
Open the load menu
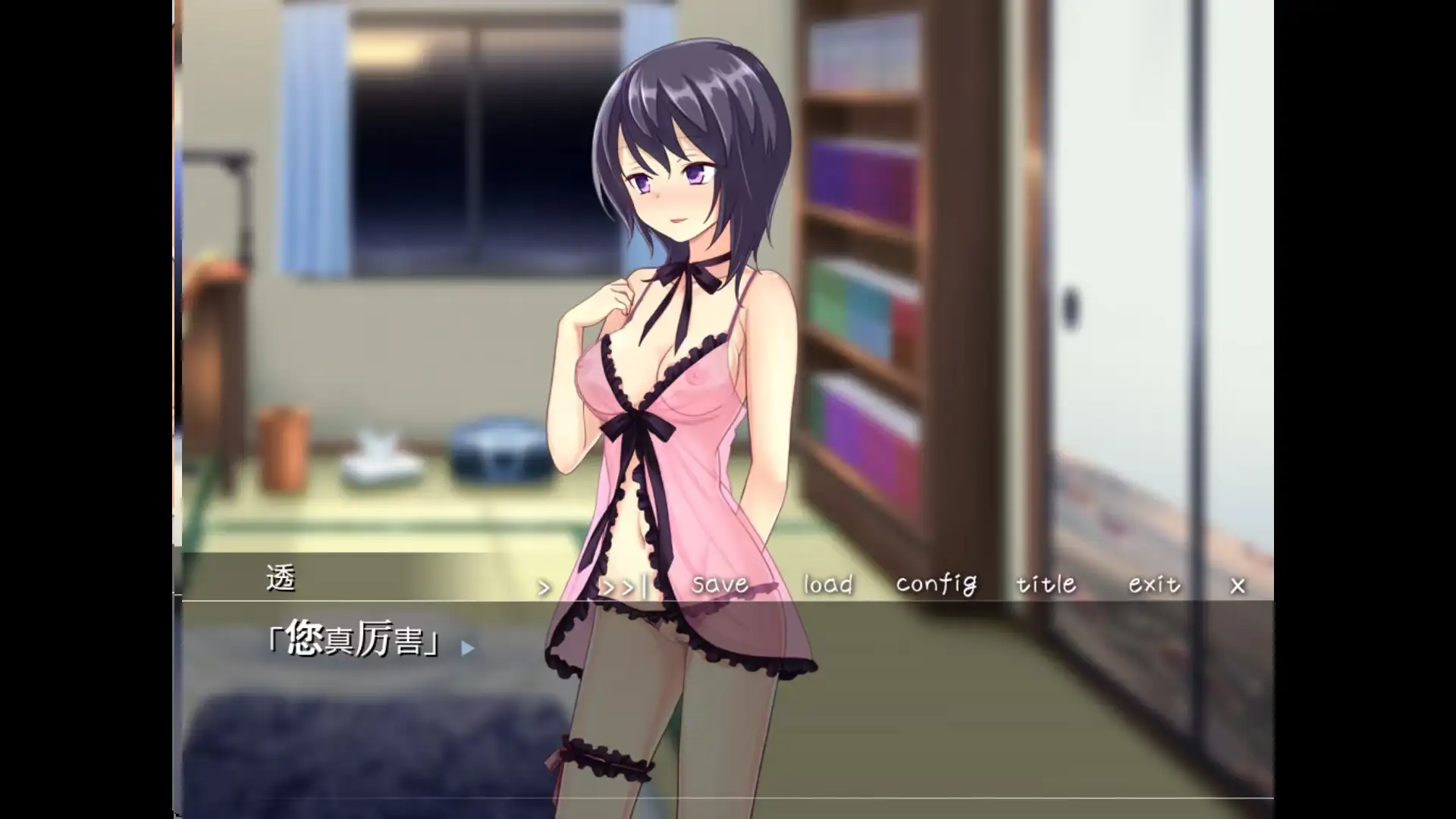[x=828, y=584]
